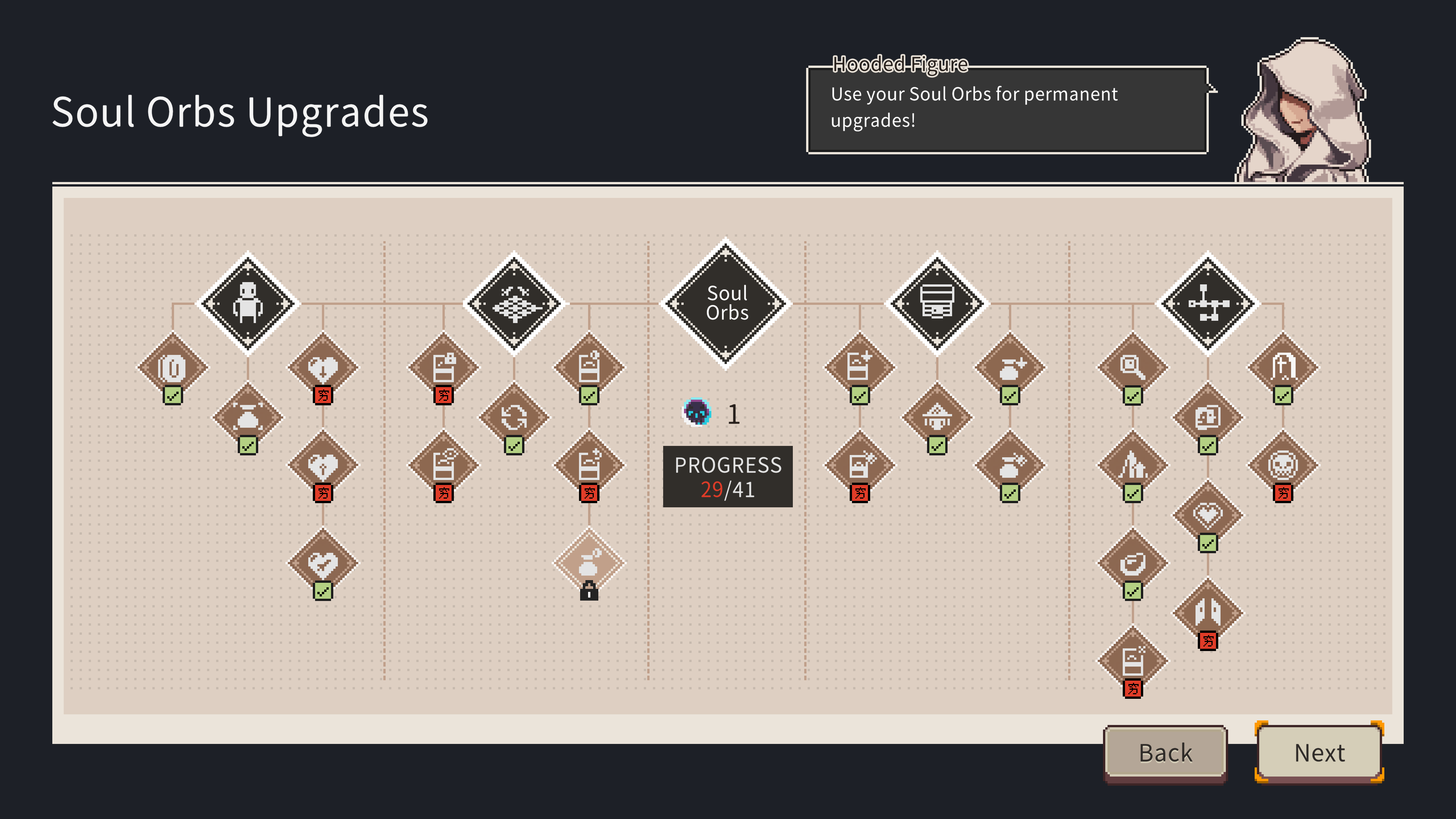Select the skull upgrade node

pyautogui.click(x=1282, y=464)
